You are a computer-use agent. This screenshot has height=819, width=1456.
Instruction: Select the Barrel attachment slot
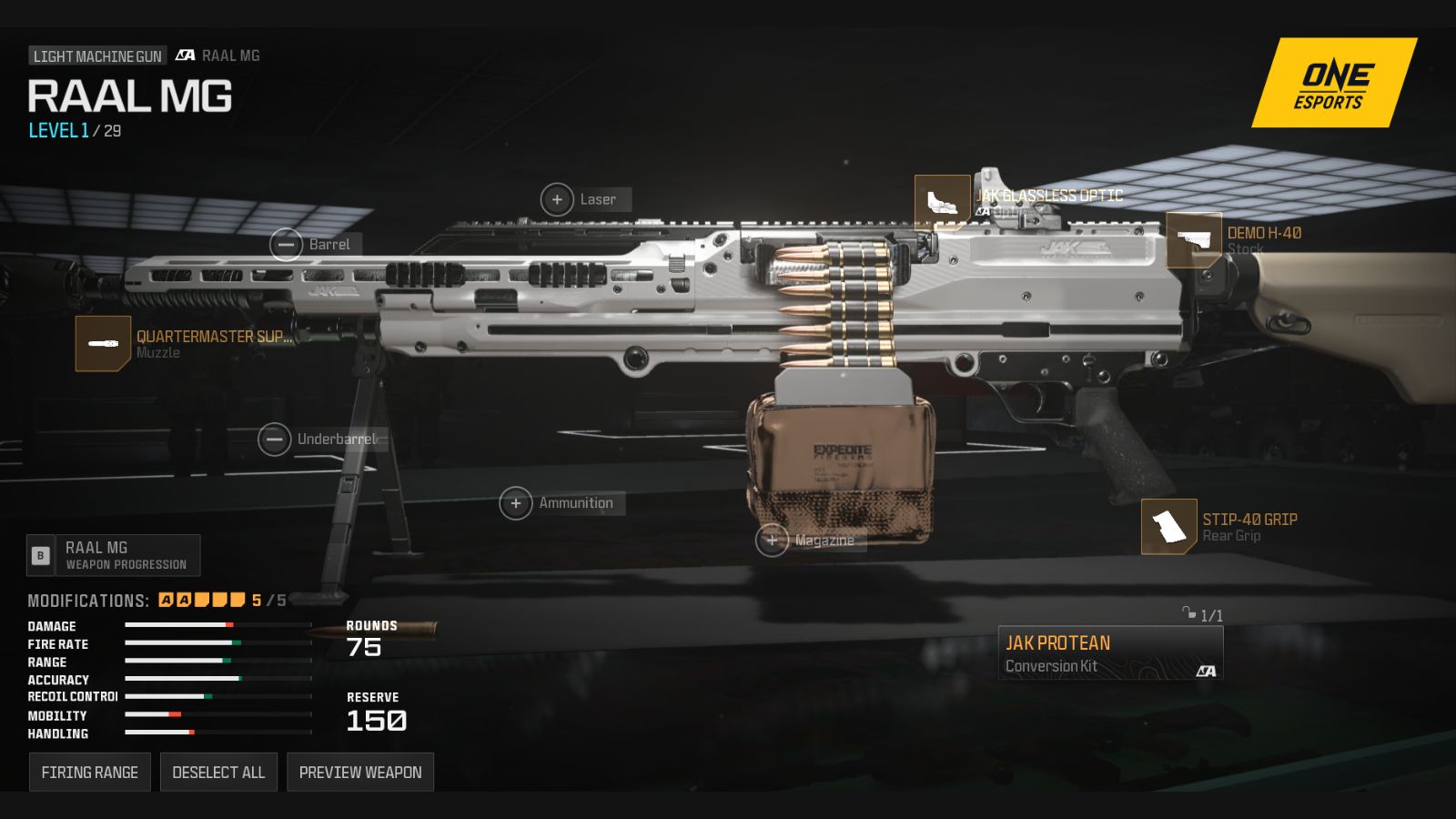pos(286,245)
